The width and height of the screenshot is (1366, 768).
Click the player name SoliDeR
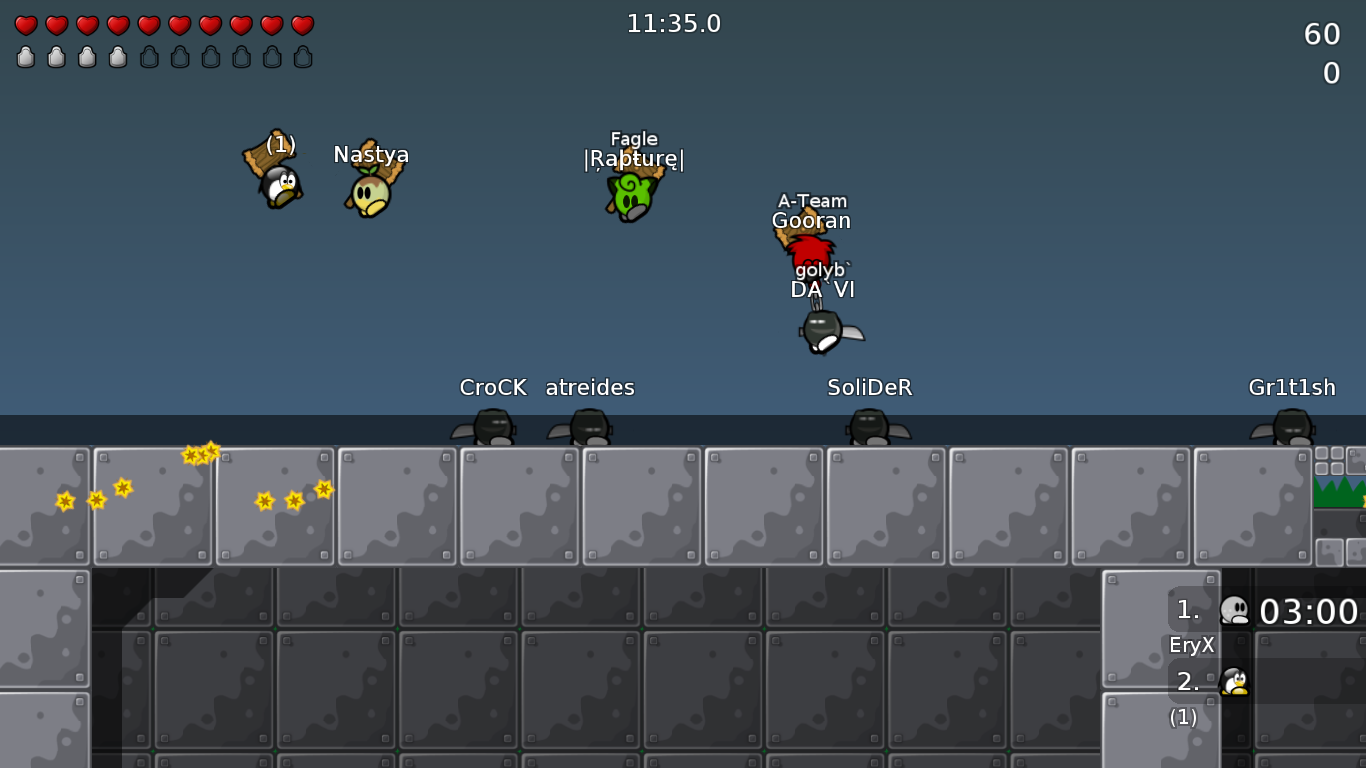coord(869,388)
